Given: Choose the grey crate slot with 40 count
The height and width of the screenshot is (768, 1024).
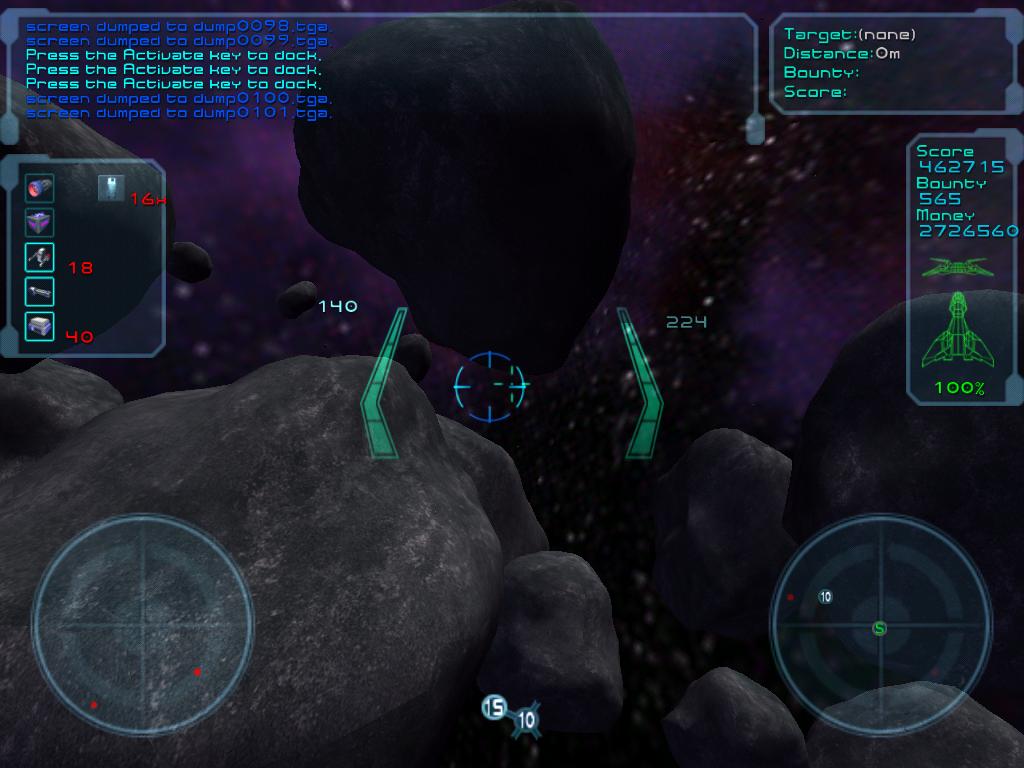Looking at the screenshot, I should tap(40, 326).
